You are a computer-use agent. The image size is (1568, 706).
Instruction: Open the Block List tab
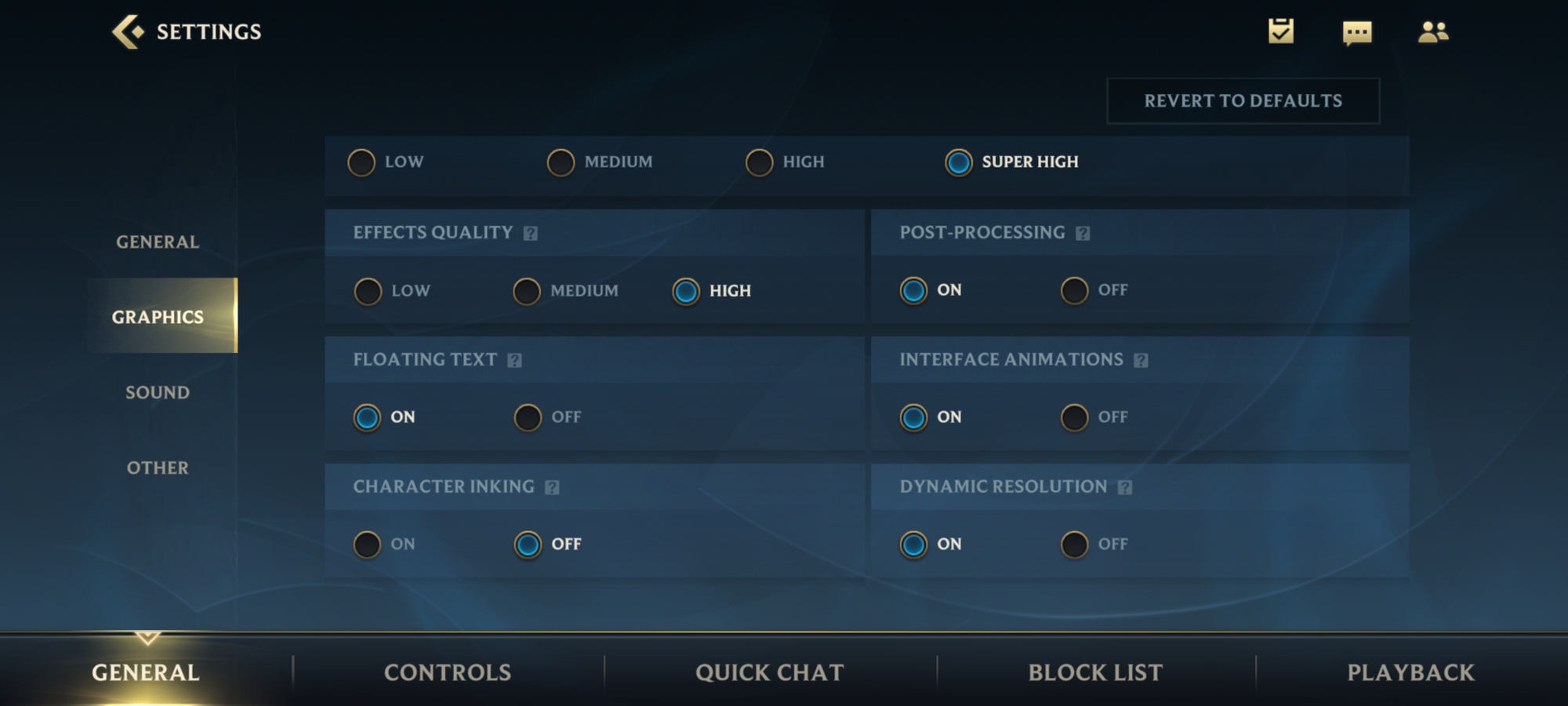point(1095,672)
